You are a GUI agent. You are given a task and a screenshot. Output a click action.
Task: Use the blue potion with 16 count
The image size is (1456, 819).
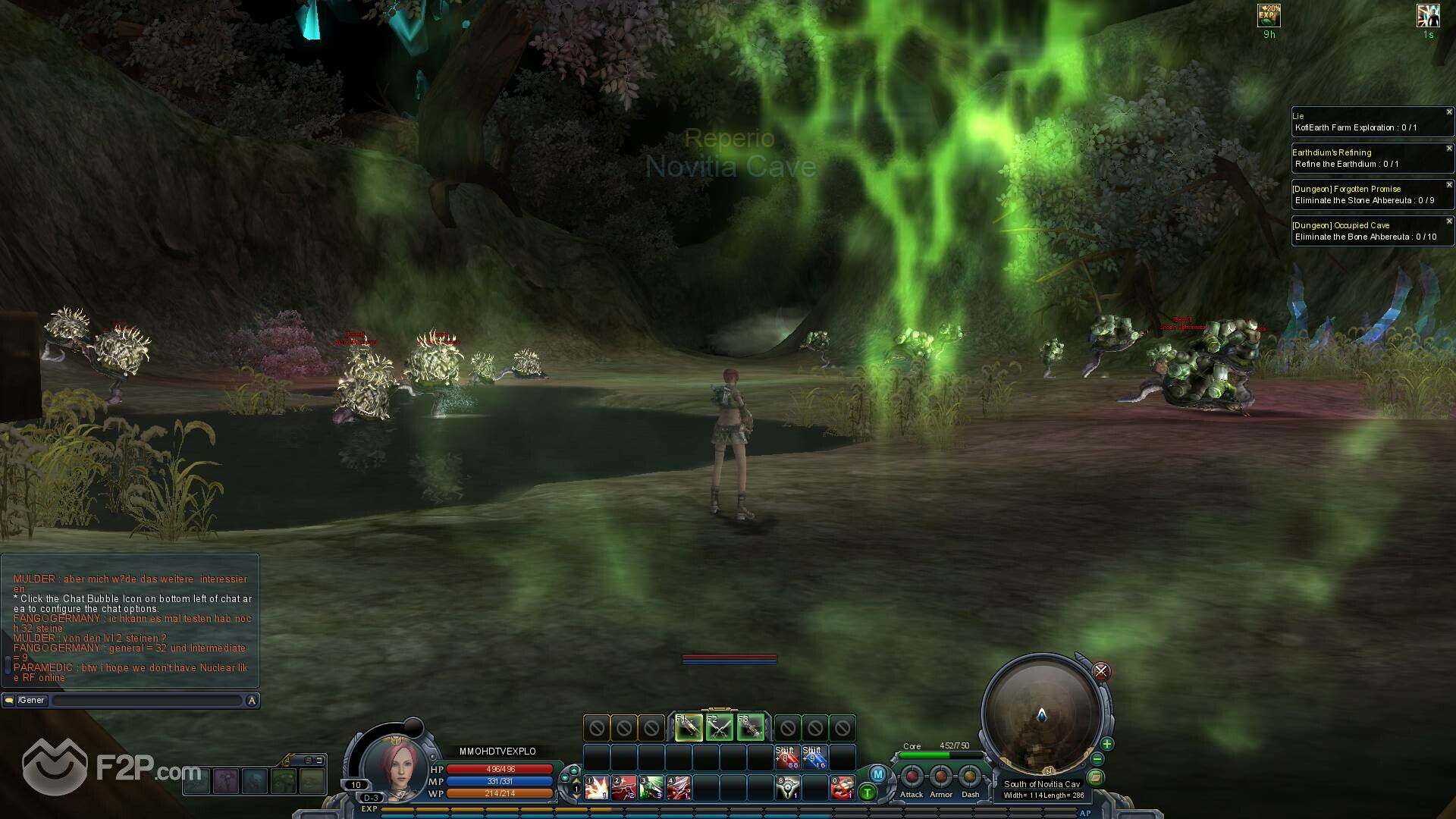tap(814, 758)
